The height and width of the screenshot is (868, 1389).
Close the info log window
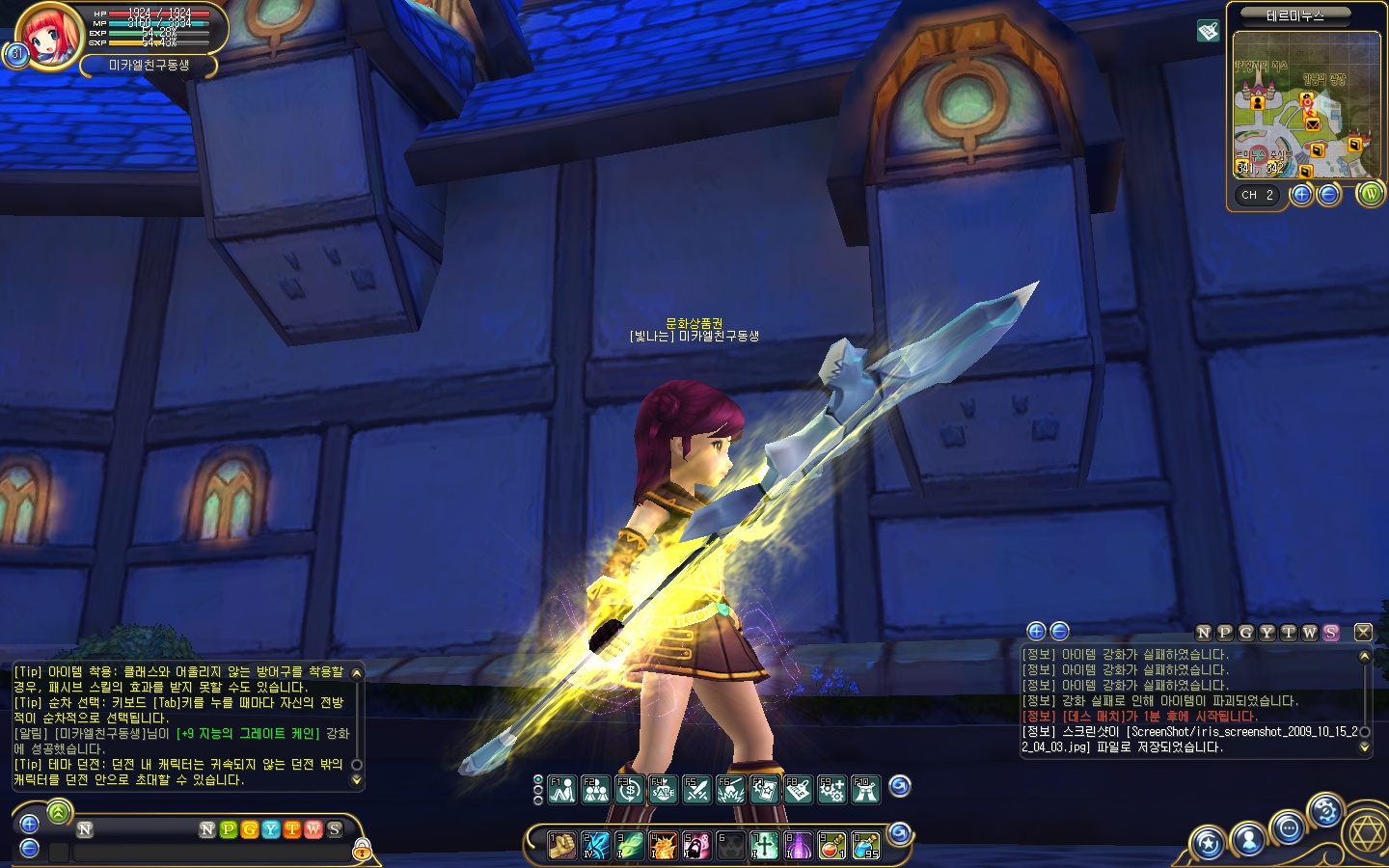[x=1362, y=632]
